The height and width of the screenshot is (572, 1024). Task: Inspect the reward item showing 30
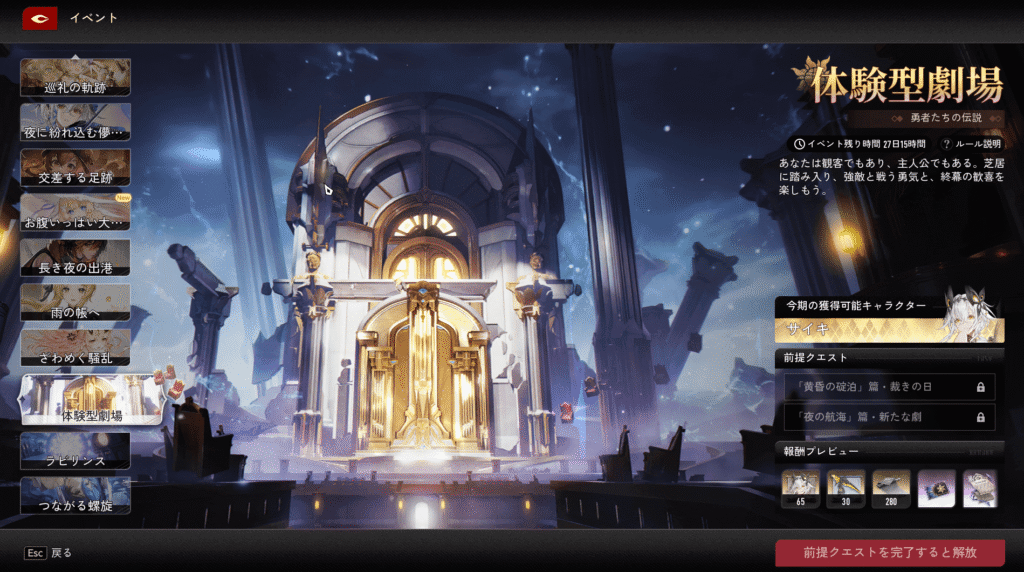point(845,488)
